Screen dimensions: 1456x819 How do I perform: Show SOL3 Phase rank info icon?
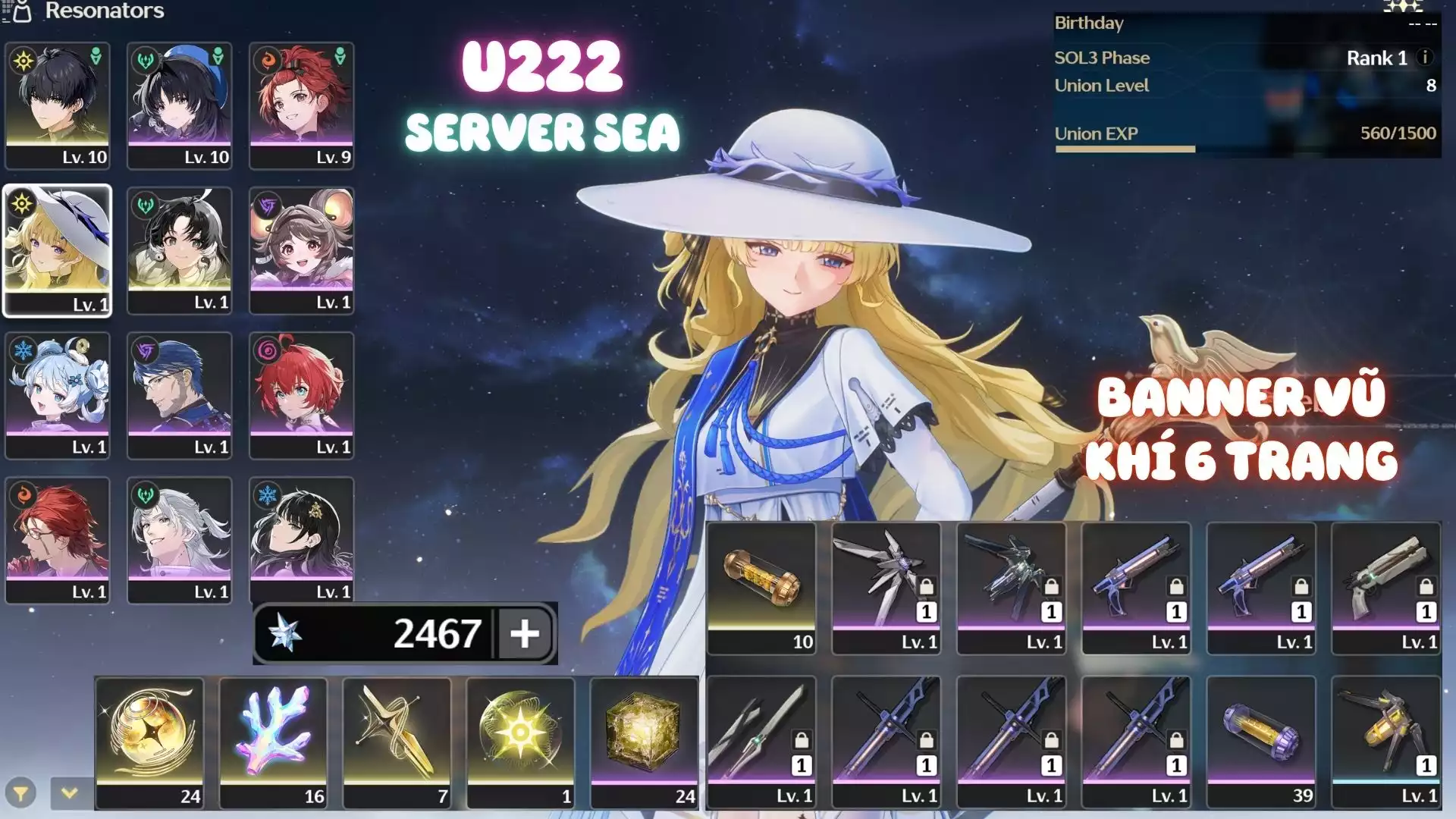pyautogui.click(x=1425, y=58)
